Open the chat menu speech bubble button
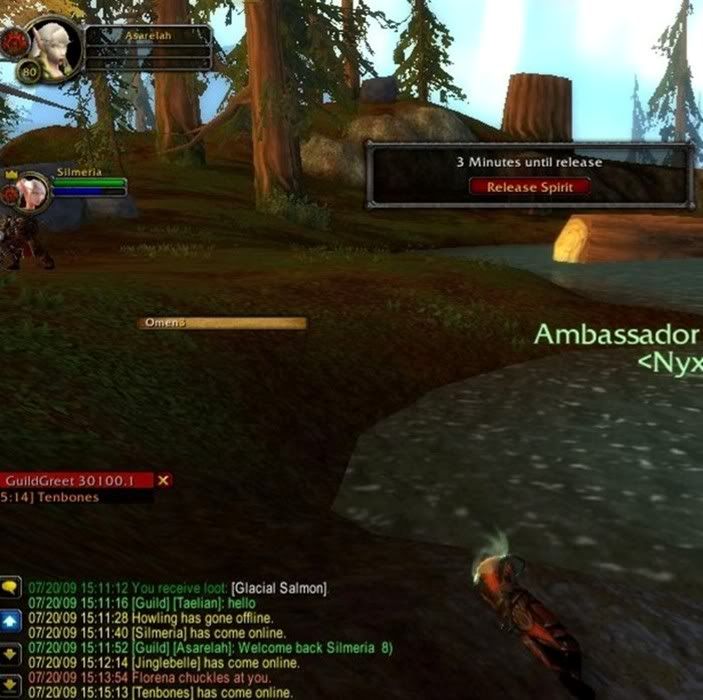703x700 pixels. pos(11,587)
